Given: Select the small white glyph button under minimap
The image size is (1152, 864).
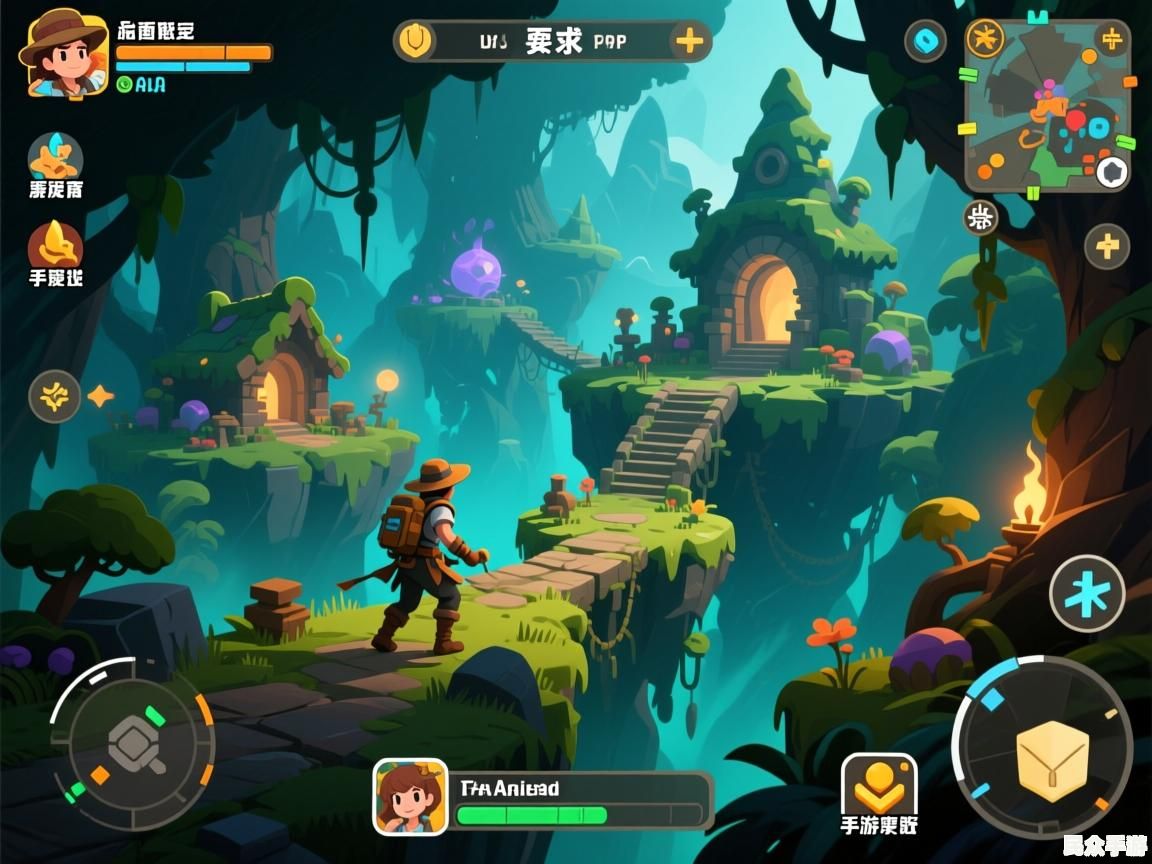Looking at the screenshot, I should (x=981, y=217).
